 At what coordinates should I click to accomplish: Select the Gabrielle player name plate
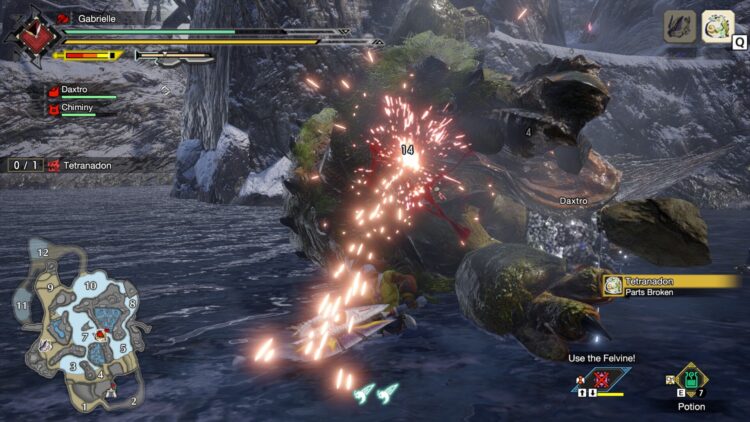coord(96,18)
